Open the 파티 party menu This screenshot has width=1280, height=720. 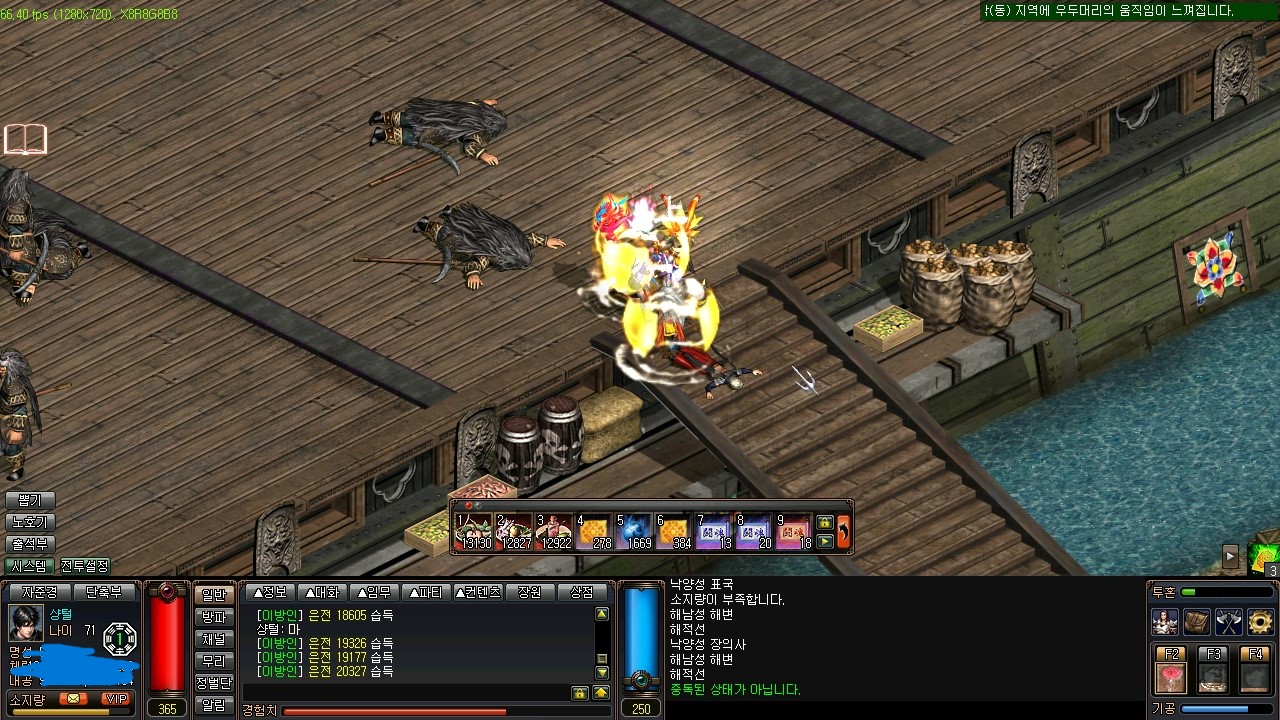423,592
